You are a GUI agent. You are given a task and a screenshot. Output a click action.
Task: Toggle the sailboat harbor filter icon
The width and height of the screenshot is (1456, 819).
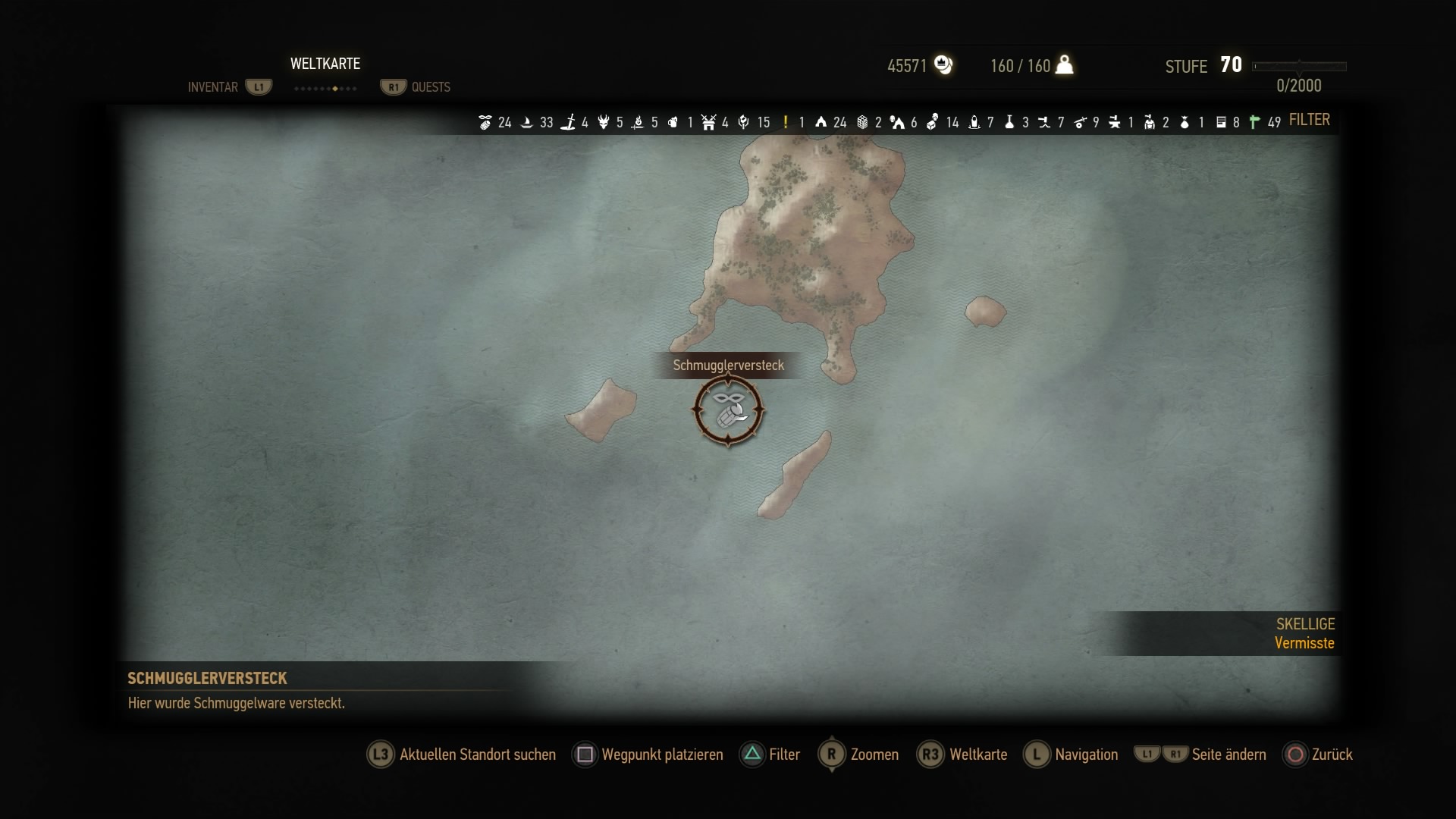pos(527,122)
